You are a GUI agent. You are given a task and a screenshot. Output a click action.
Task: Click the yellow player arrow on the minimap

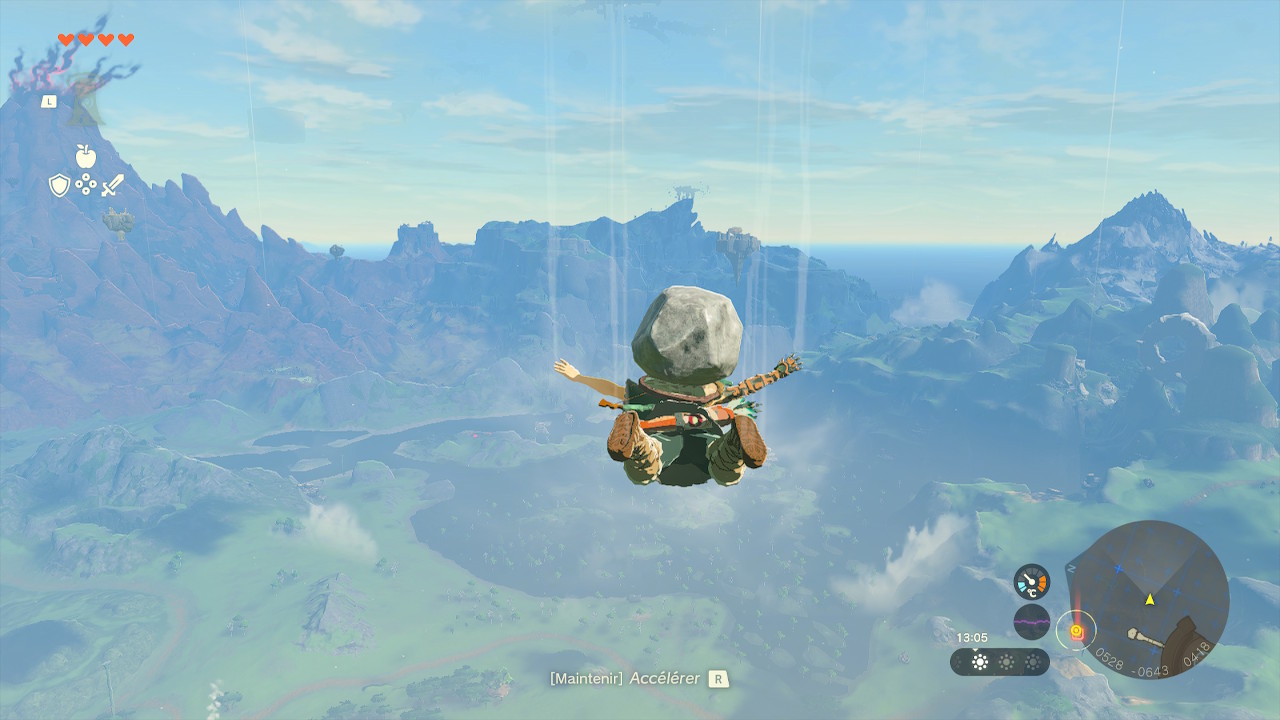tap(1150, 600)
